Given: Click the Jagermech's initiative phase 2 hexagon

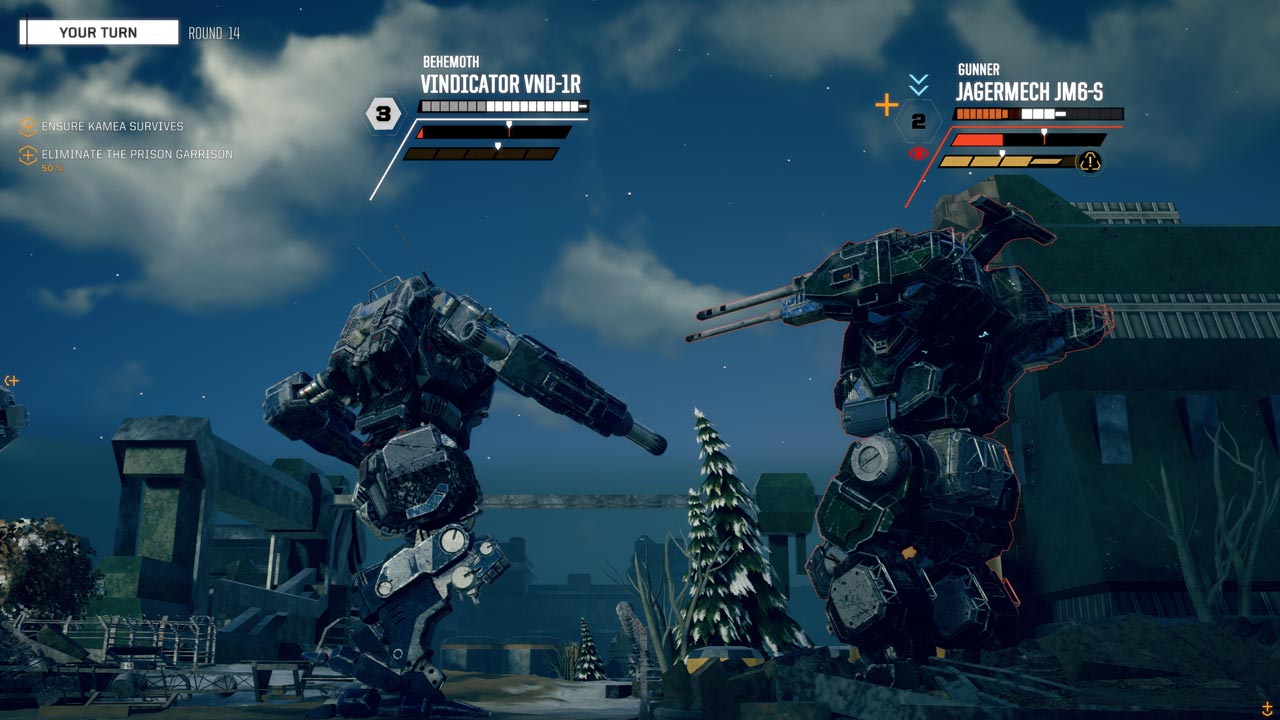Looking at the screenshot, I should pos(918,124).
